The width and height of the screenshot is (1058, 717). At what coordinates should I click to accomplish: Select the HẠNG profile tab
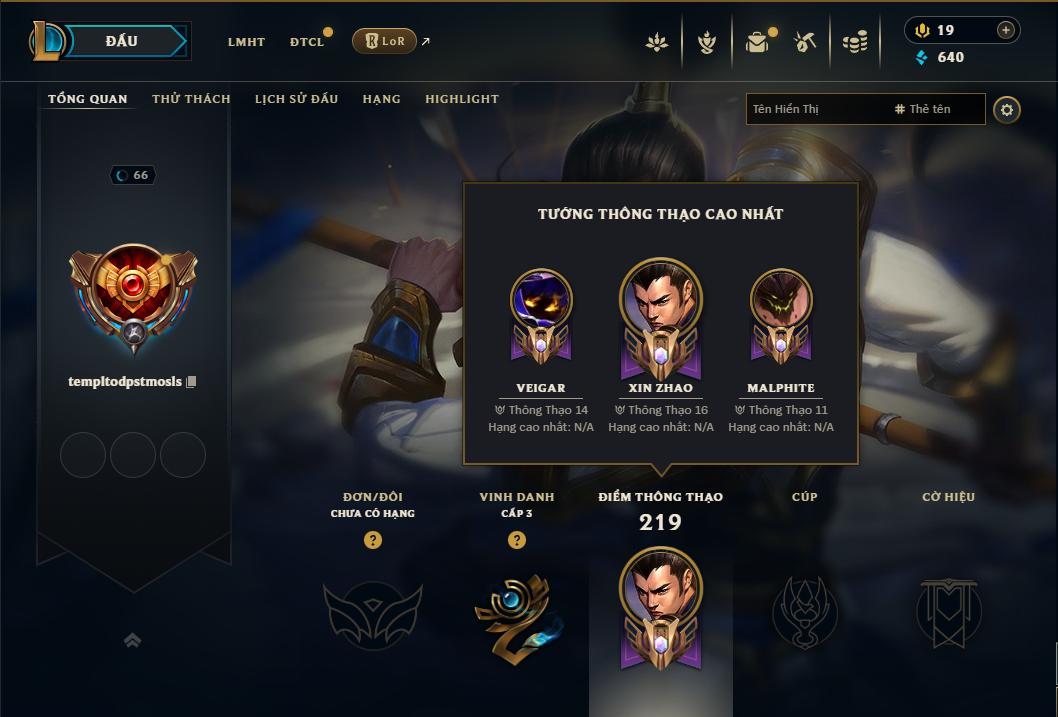[381, 99]
